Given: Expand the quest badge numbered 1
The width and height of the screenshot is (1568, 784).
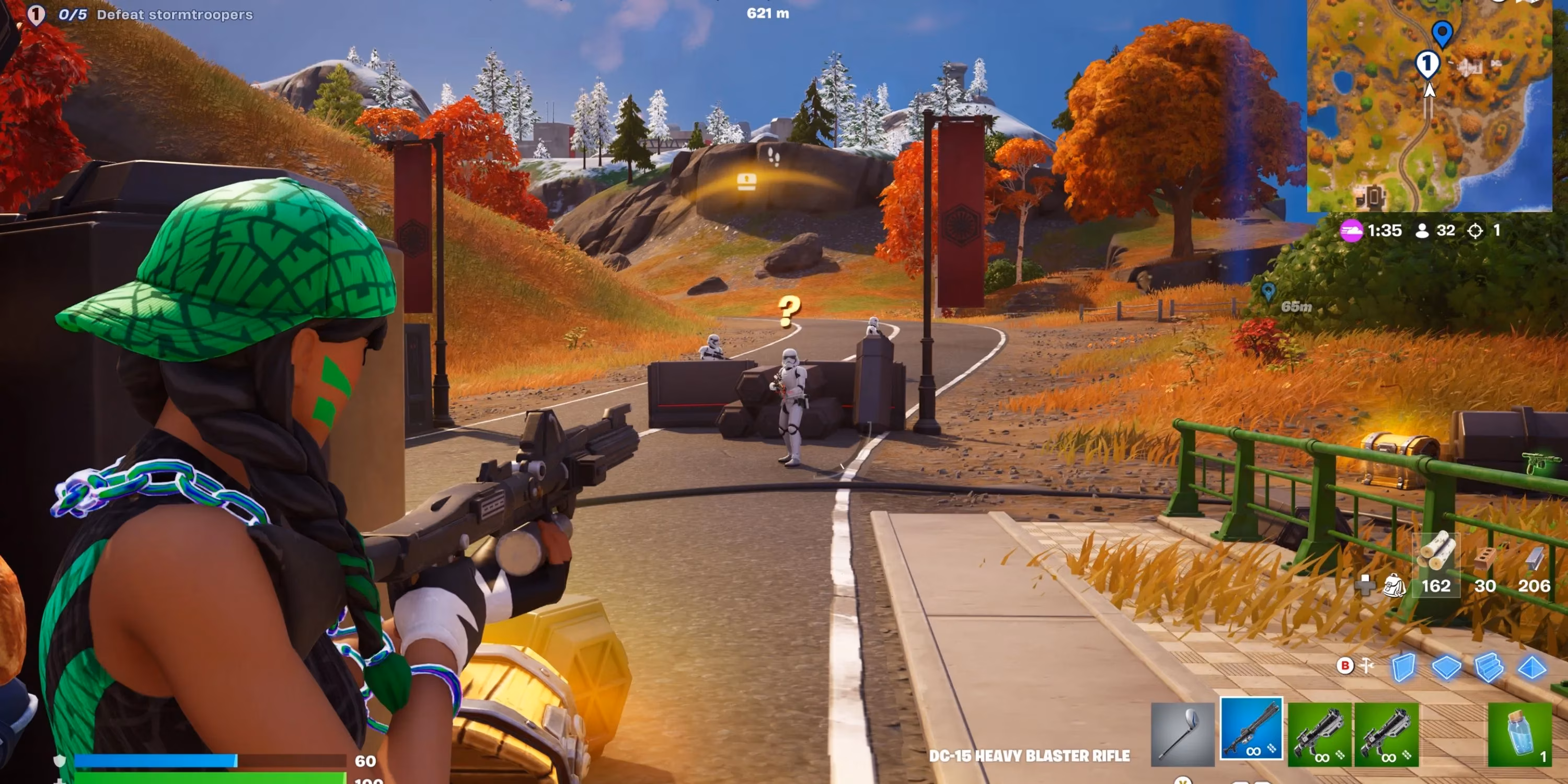Looking at the screenshot, I should point(37,12).
